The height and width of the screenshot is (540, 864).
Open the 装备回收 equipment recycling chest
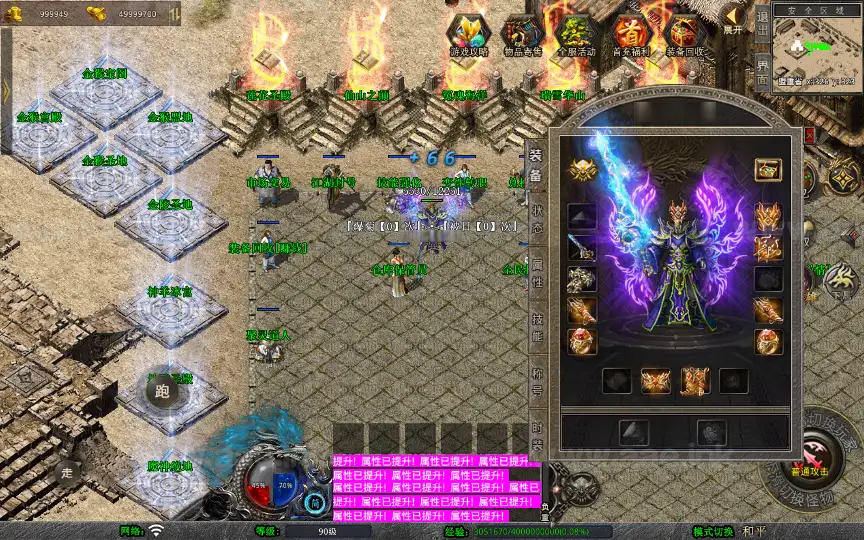pyautogui.click(x=687, y=35)
